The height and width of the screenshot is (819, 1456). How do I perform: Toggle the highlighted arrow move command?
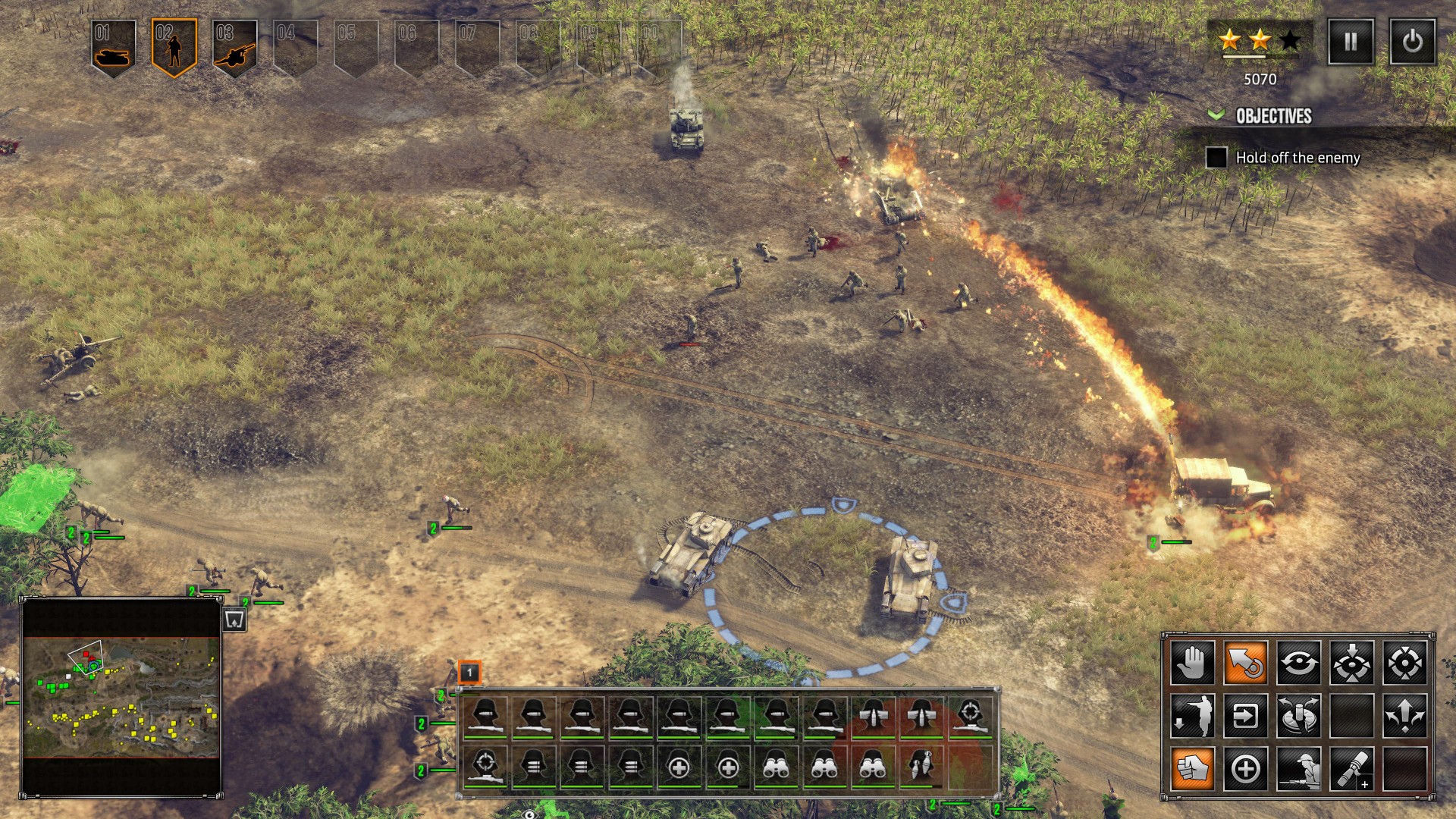coord(1245,663)
